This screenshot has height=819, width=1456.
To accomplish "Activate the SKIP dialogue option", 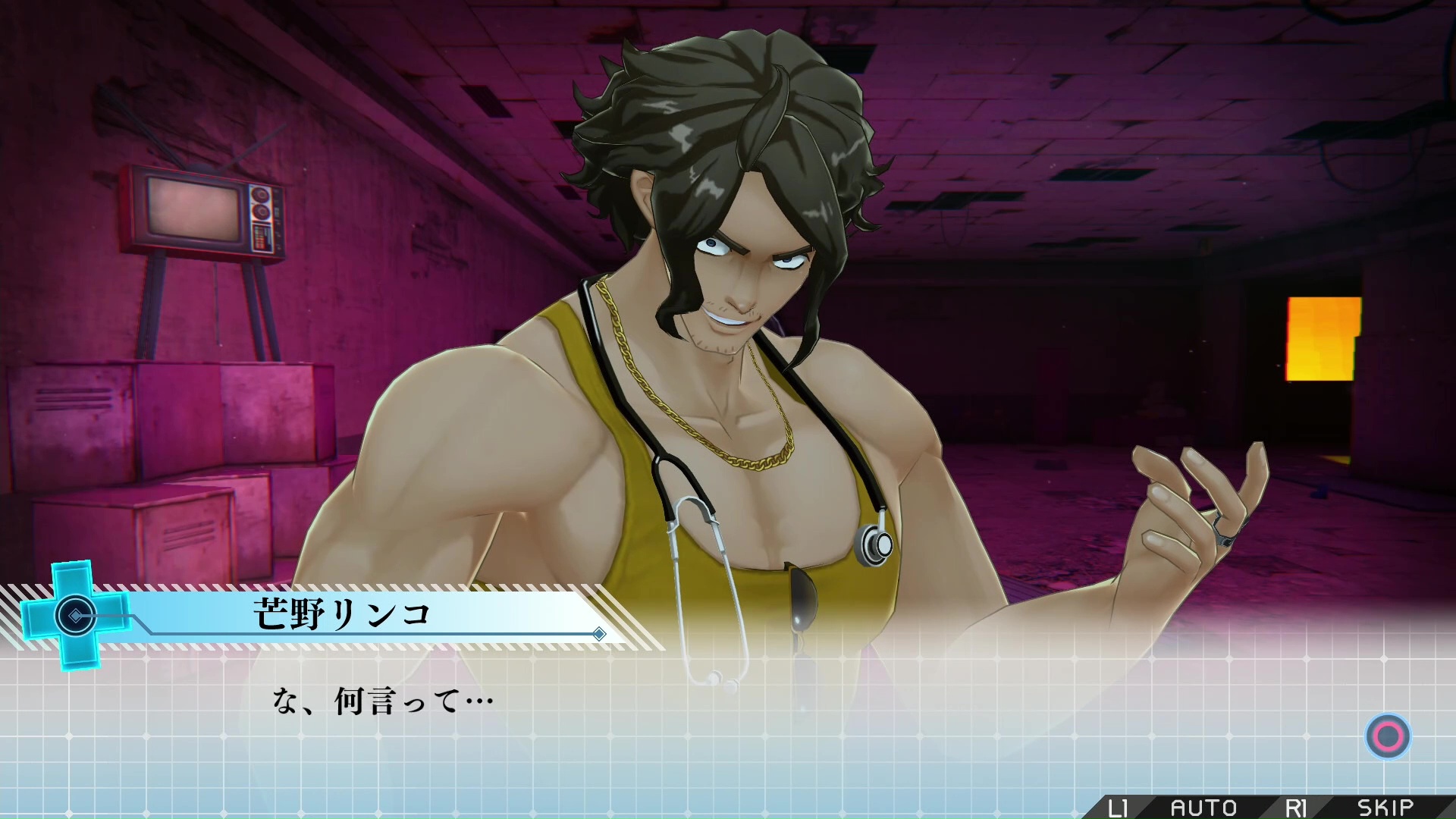I will pyautogui.click(x=1385, y=808).
